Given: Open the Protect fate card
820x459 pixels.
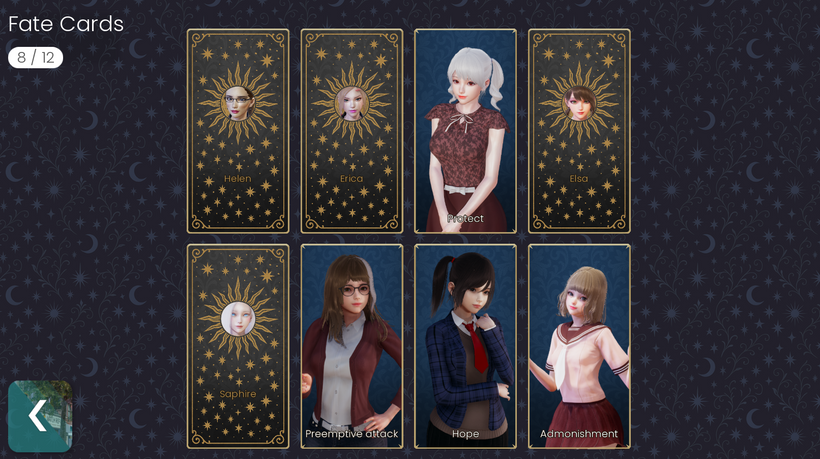Looking at the screenshot, I should [466, 131].
